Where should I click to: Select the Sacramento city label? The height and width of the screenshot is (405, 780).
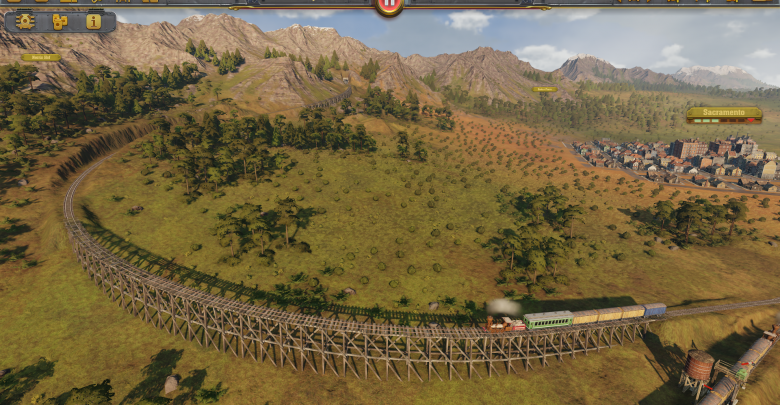[x=724, y=114]
